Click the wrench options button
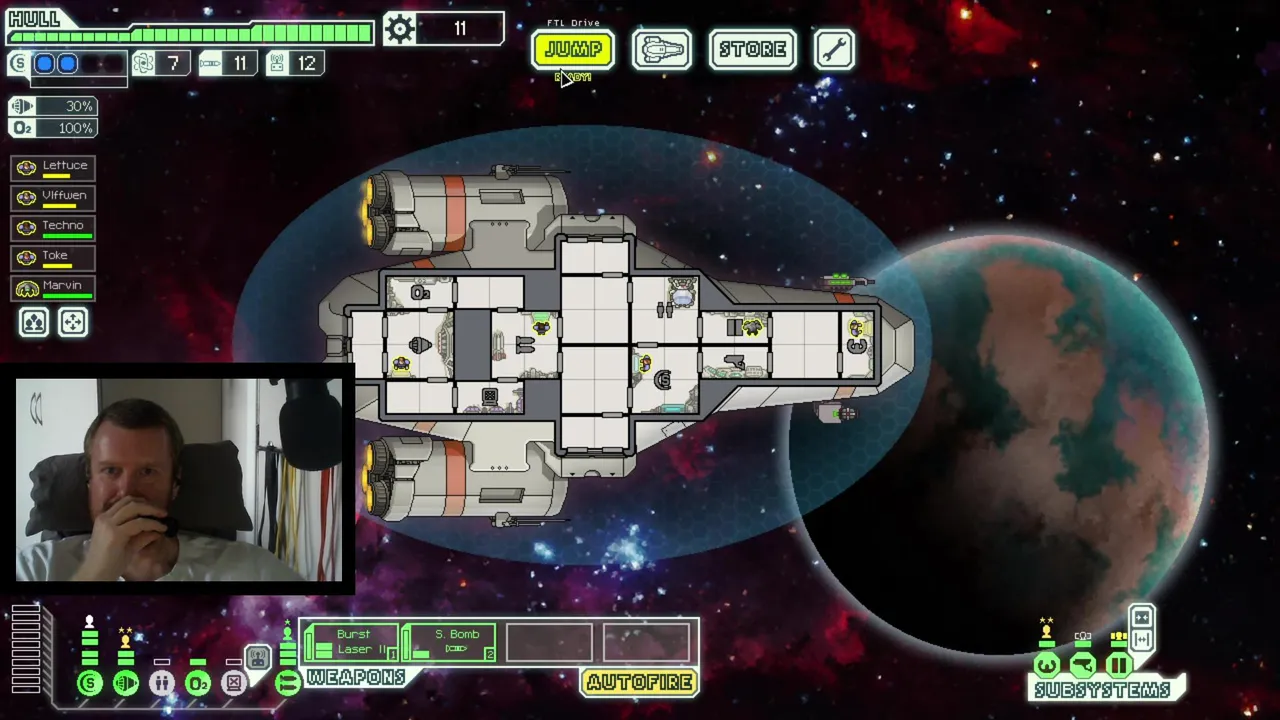The width and height of the screenshot is (1280, 720). [x=834, y=49]
